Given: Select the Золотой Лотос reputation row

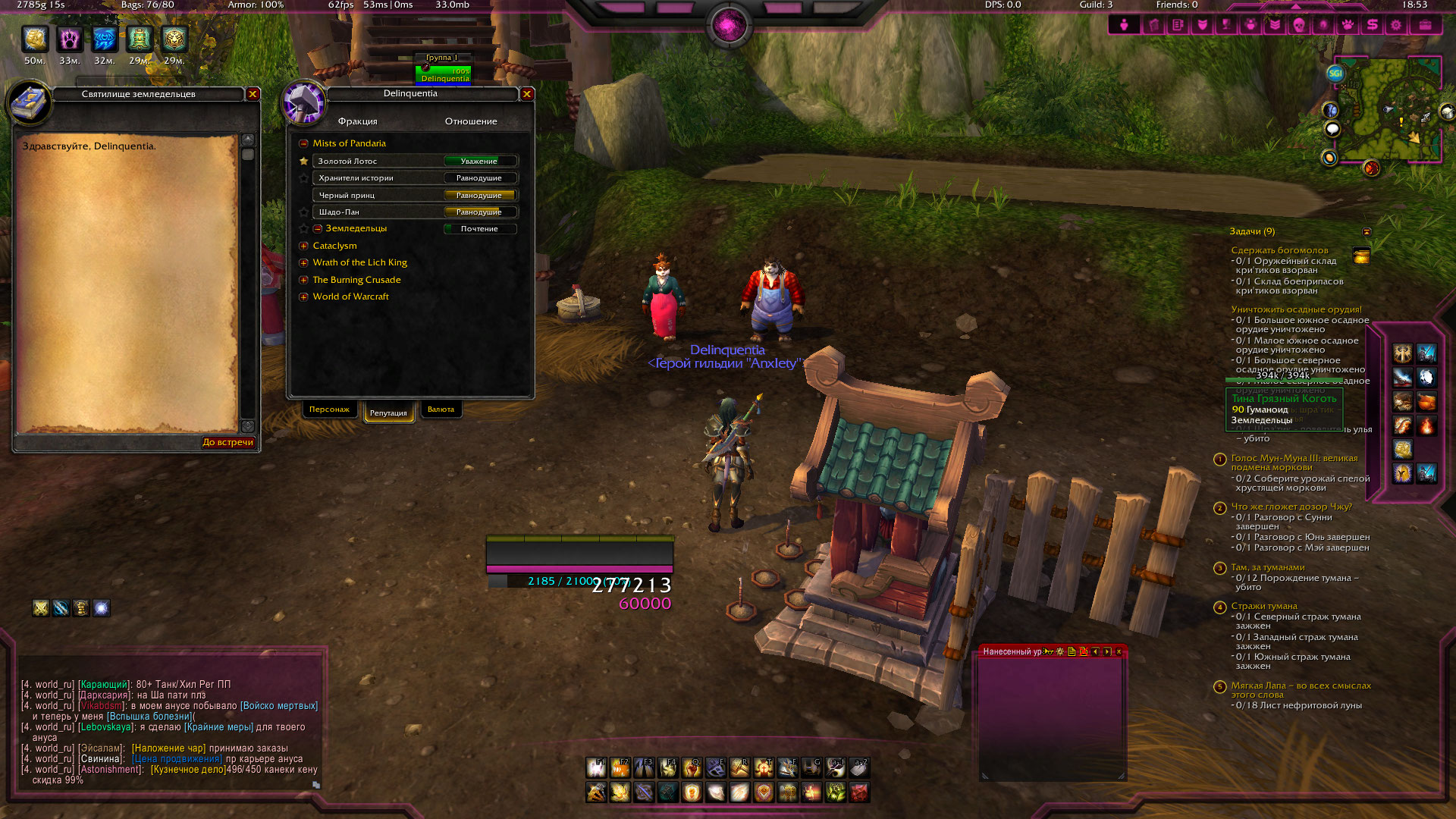Looking at the screenshot, I should point(379,162).
